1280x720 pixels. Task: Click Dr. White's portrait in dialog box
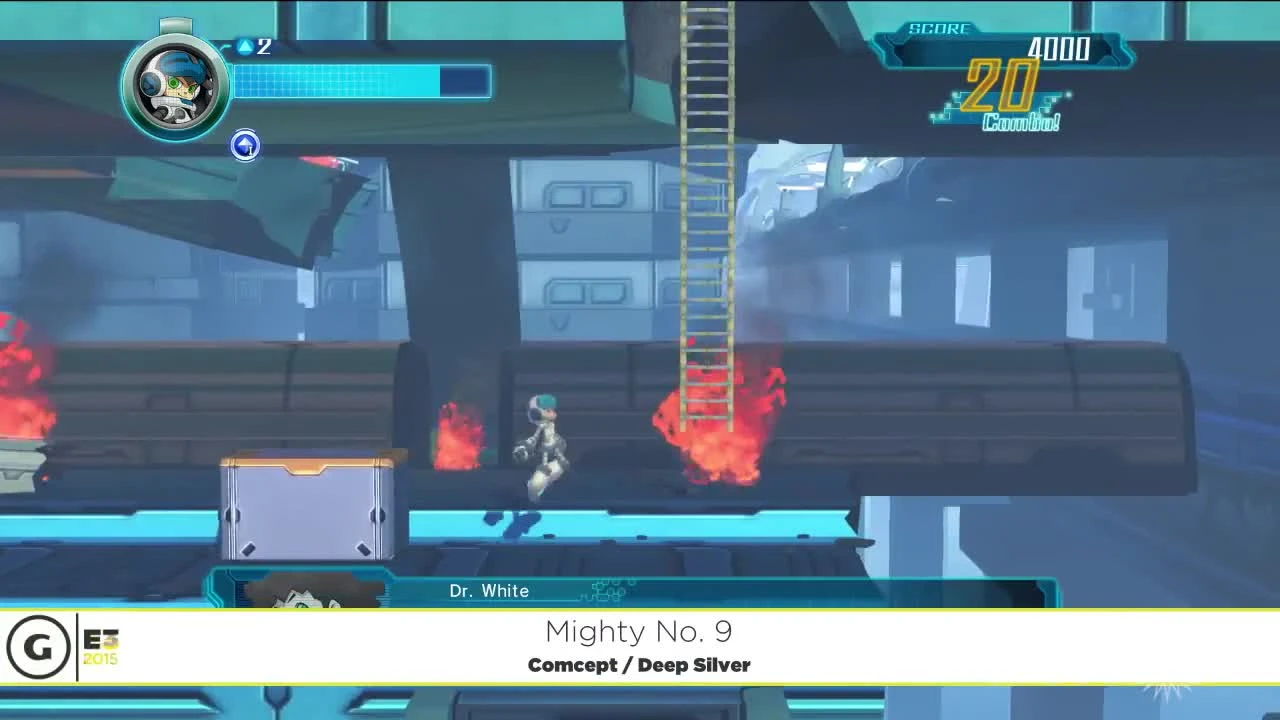pyautogui.click(x=310, y=597)
